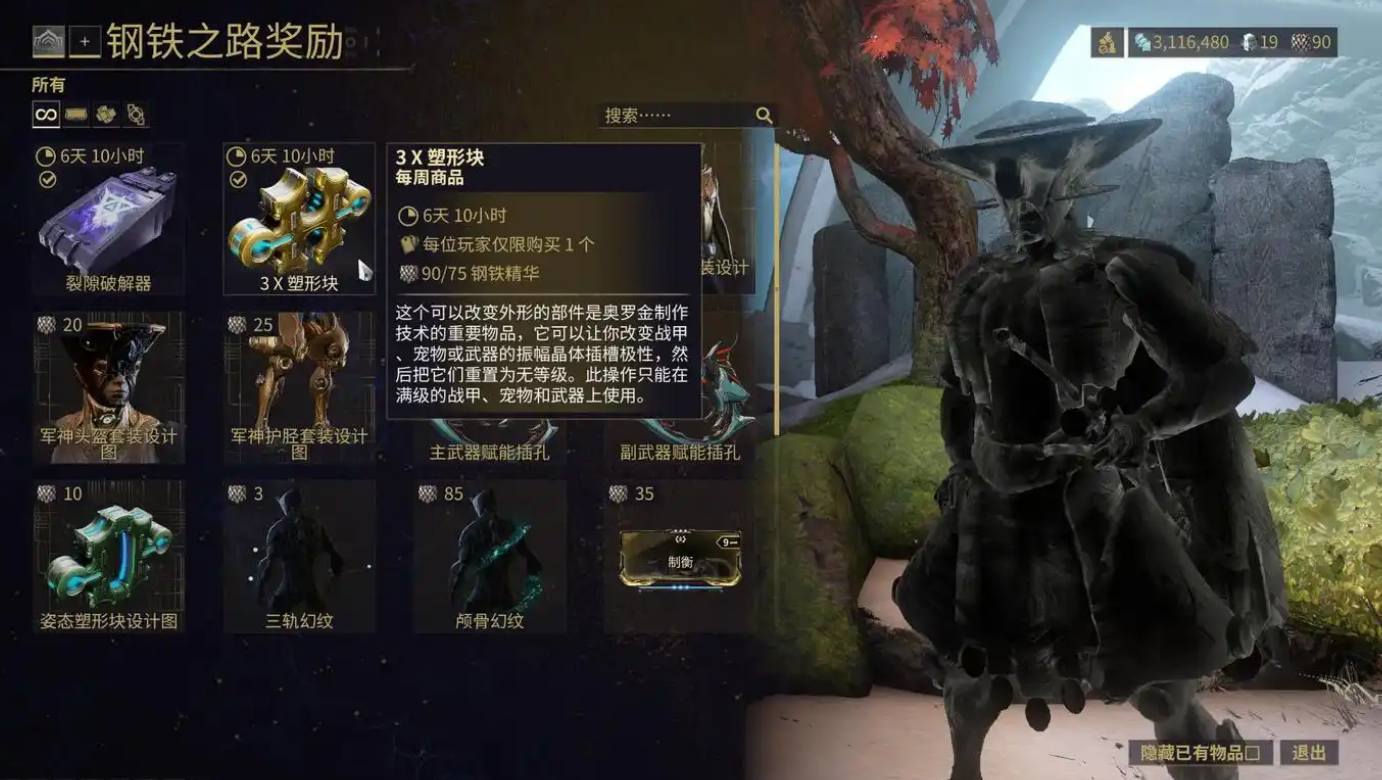Open the 军神头盔套装设计图 offer

point(108,388)
